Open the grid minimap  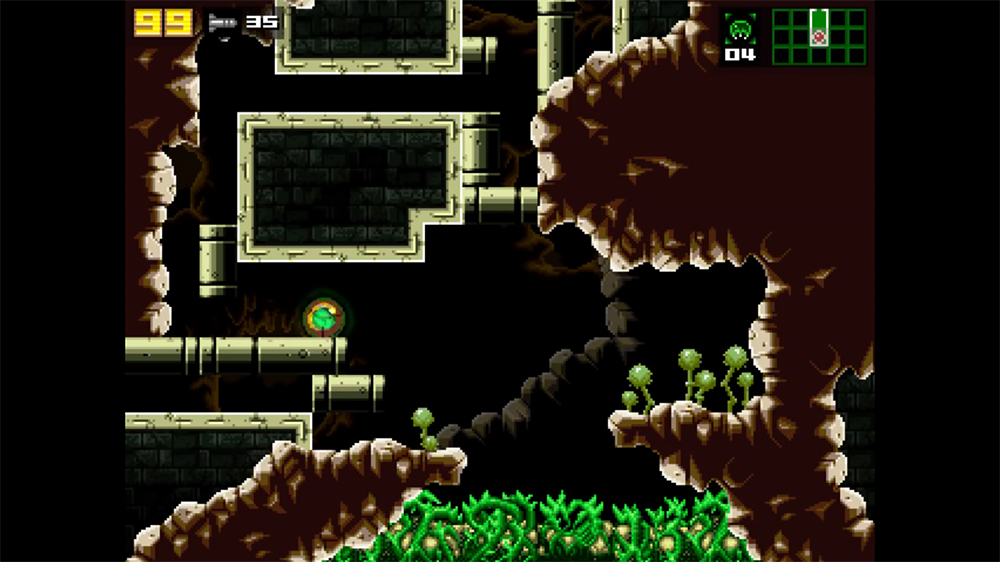(818, 36)
